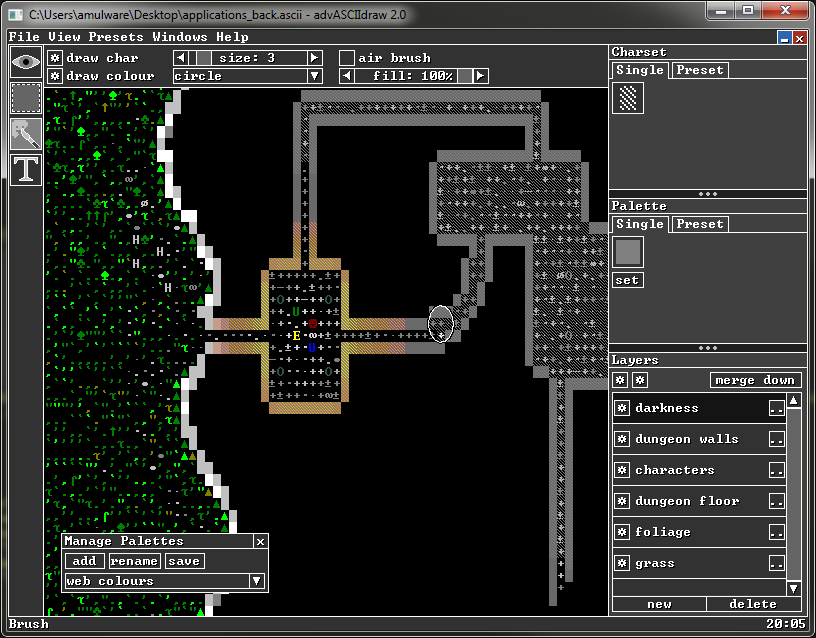Viewport: 816px width, 638px height.
Task: Open the Help menu
Action: click(232, 37)
